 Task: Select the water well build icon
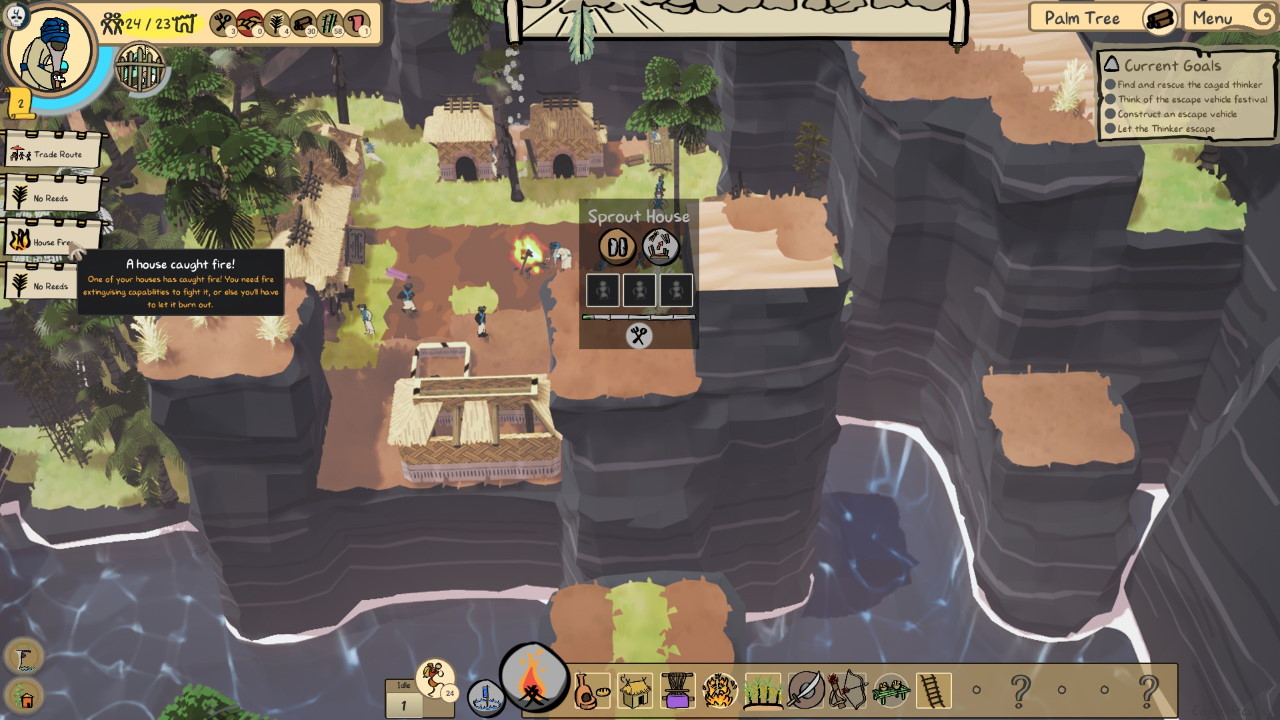point(485,697)
